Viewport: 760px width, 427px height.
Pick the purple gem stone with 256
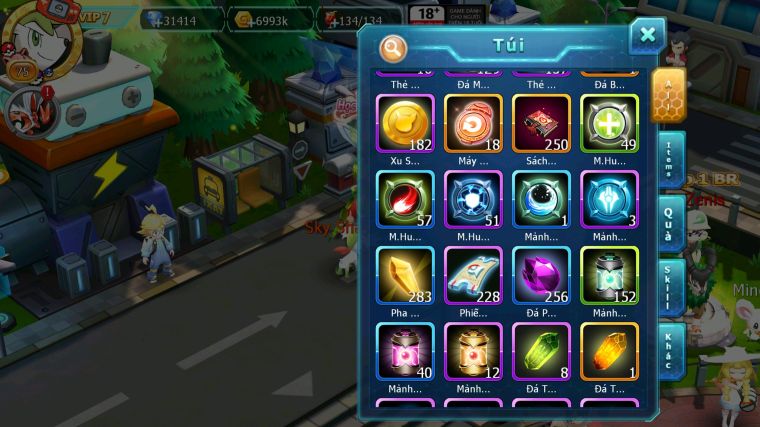(541, 275)
